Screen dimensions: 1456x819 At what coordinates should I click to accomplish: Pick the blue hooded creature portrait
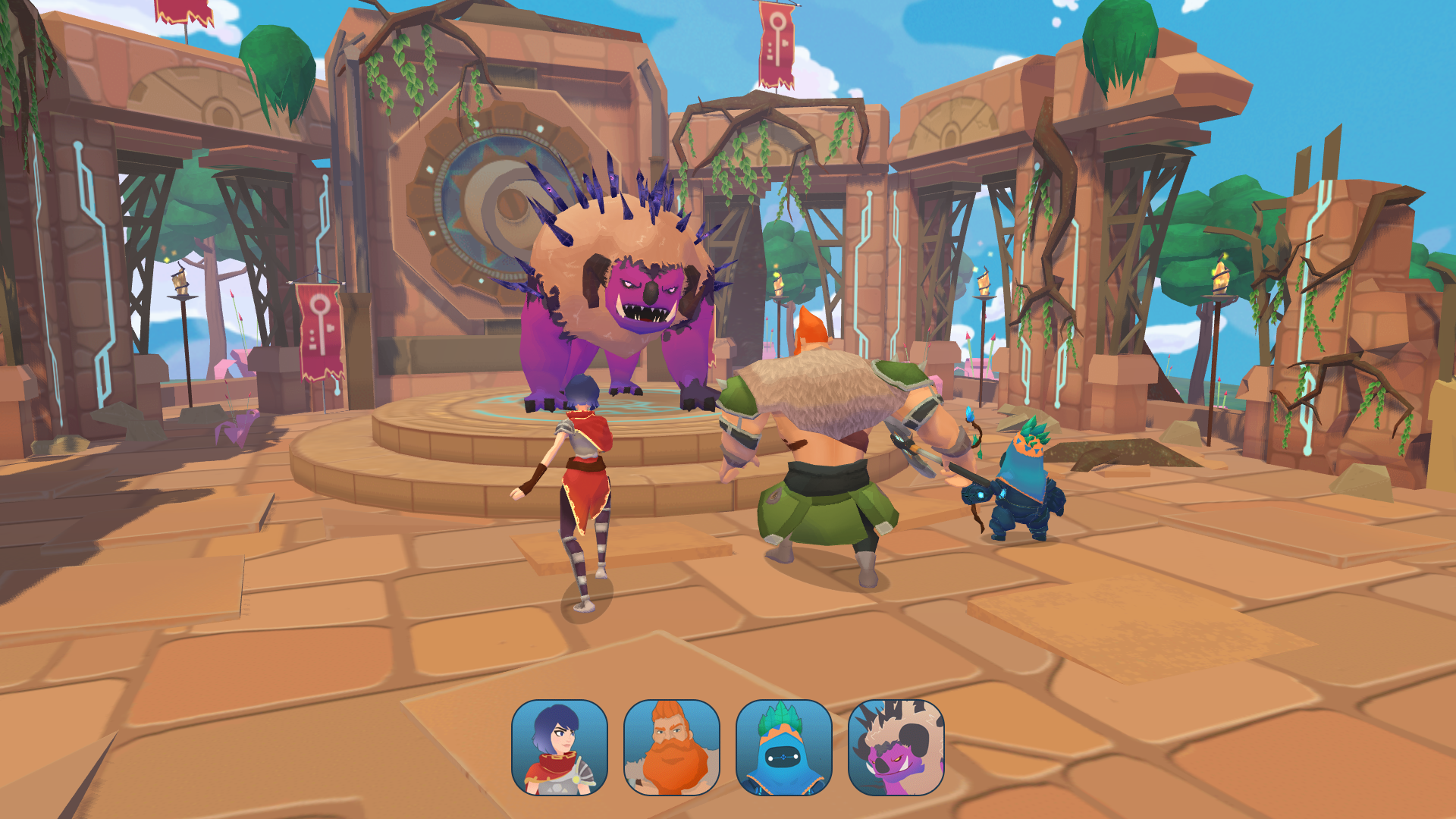coord(783,748)
